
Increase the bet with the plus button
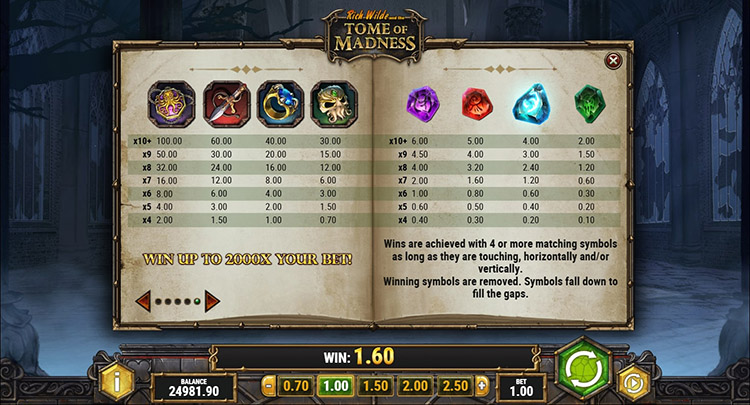click(x=482, y=386)
